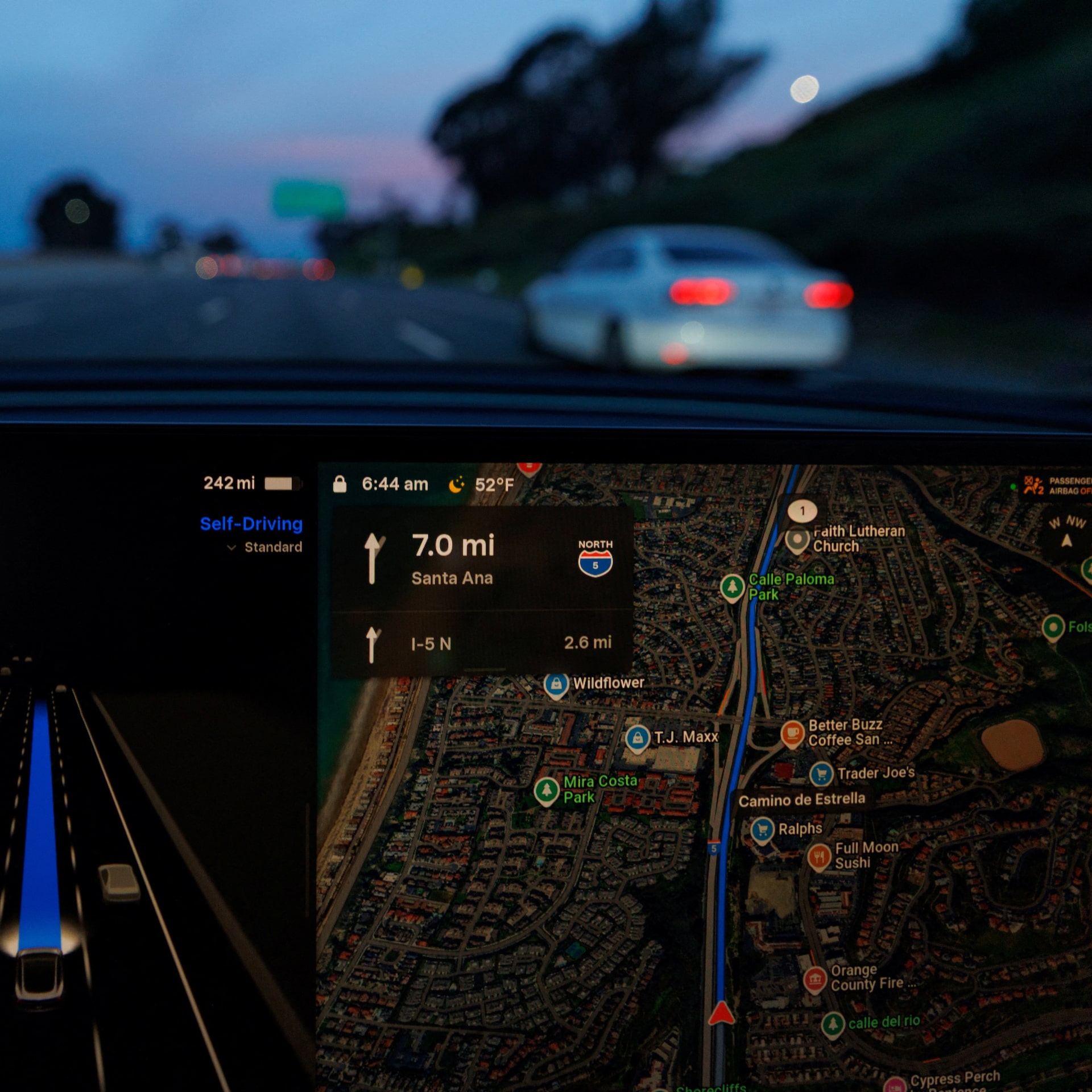Tap the lock icon in the status bar
This screenshot has height=1092, width=1092.
(x=340, y=484)
